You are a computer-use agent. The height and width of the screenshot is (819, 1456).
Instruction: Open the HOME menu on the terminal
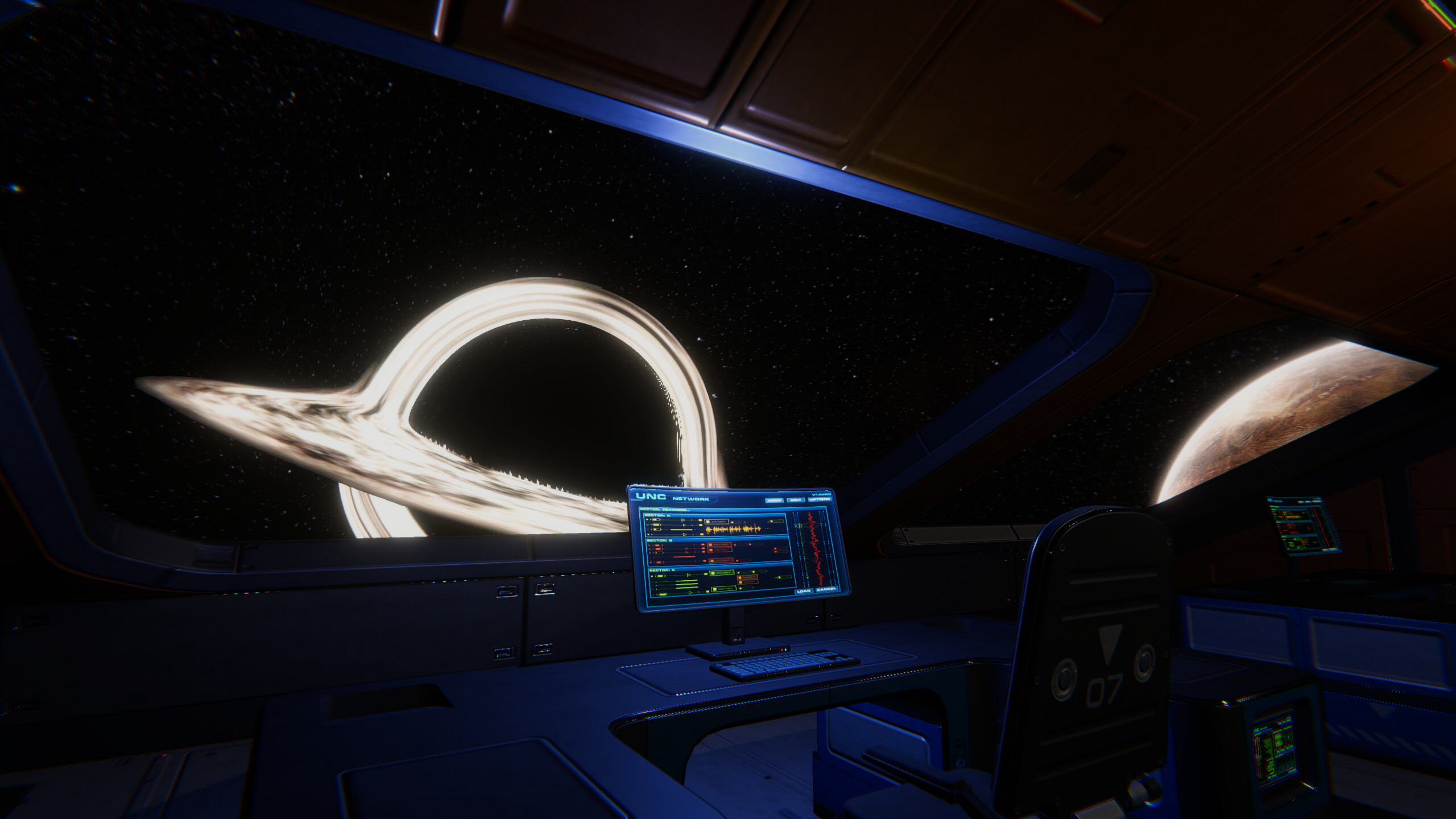(x=775, y=499)
